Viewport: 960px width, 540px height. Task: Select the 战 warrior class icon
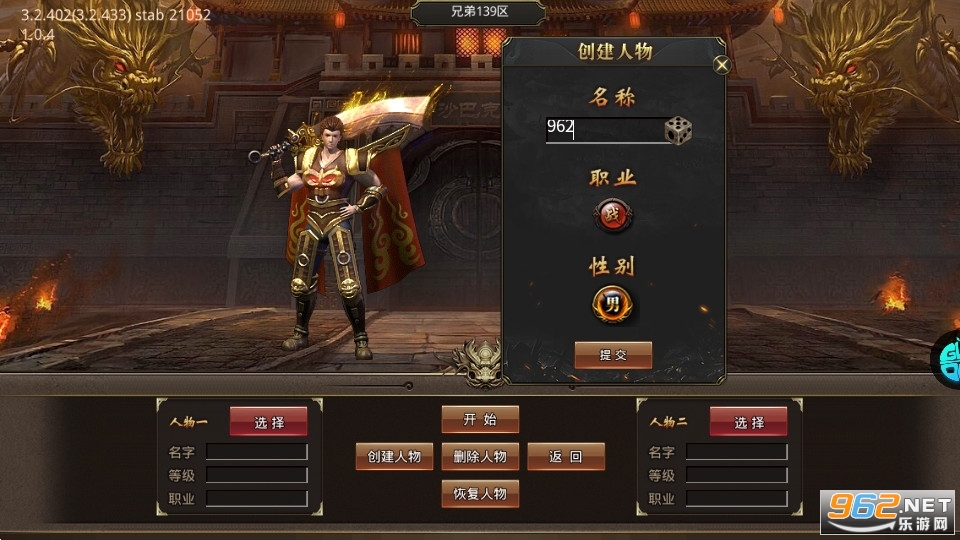(612, 214)
